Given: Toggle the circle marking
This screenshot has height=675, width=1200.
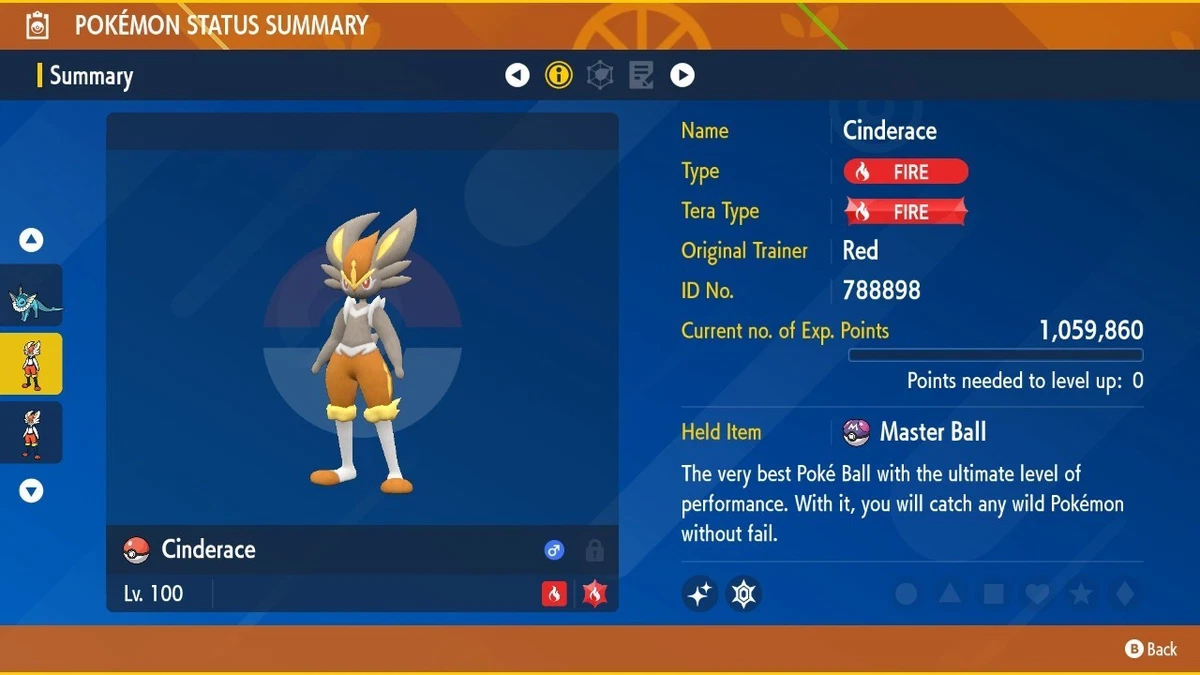Looking at the screenshot, I should pos(906,594).
